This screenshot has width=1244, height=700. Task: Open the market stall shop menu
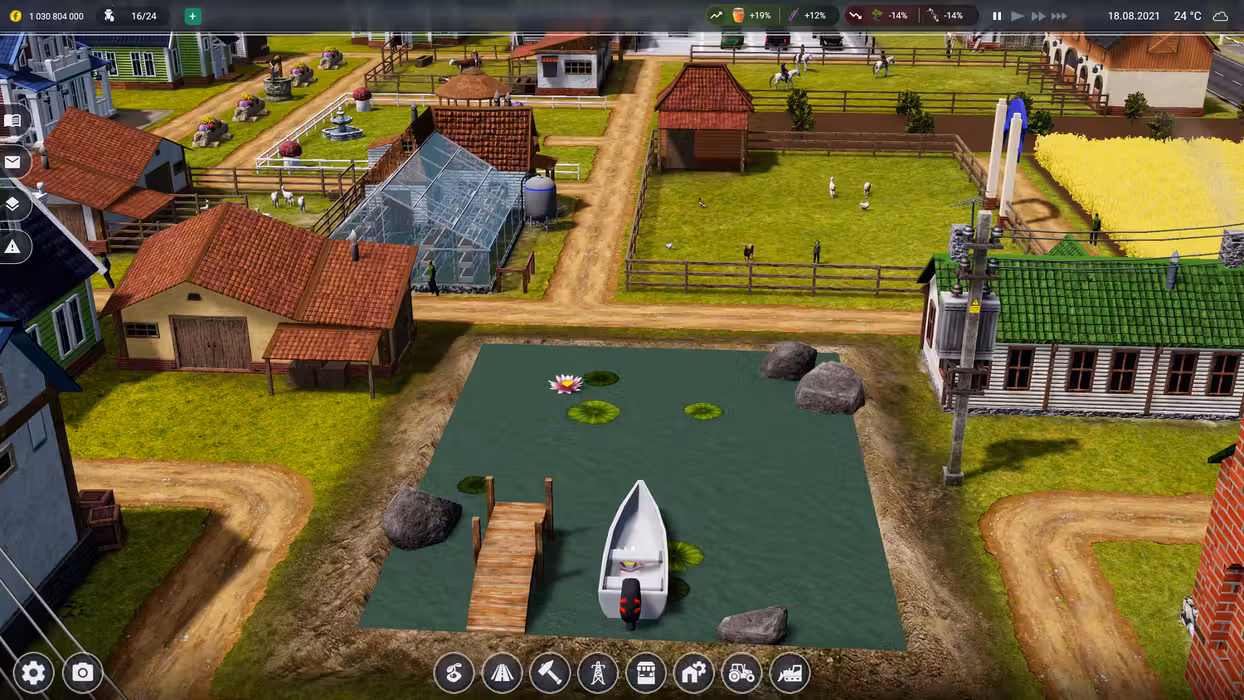646,673
